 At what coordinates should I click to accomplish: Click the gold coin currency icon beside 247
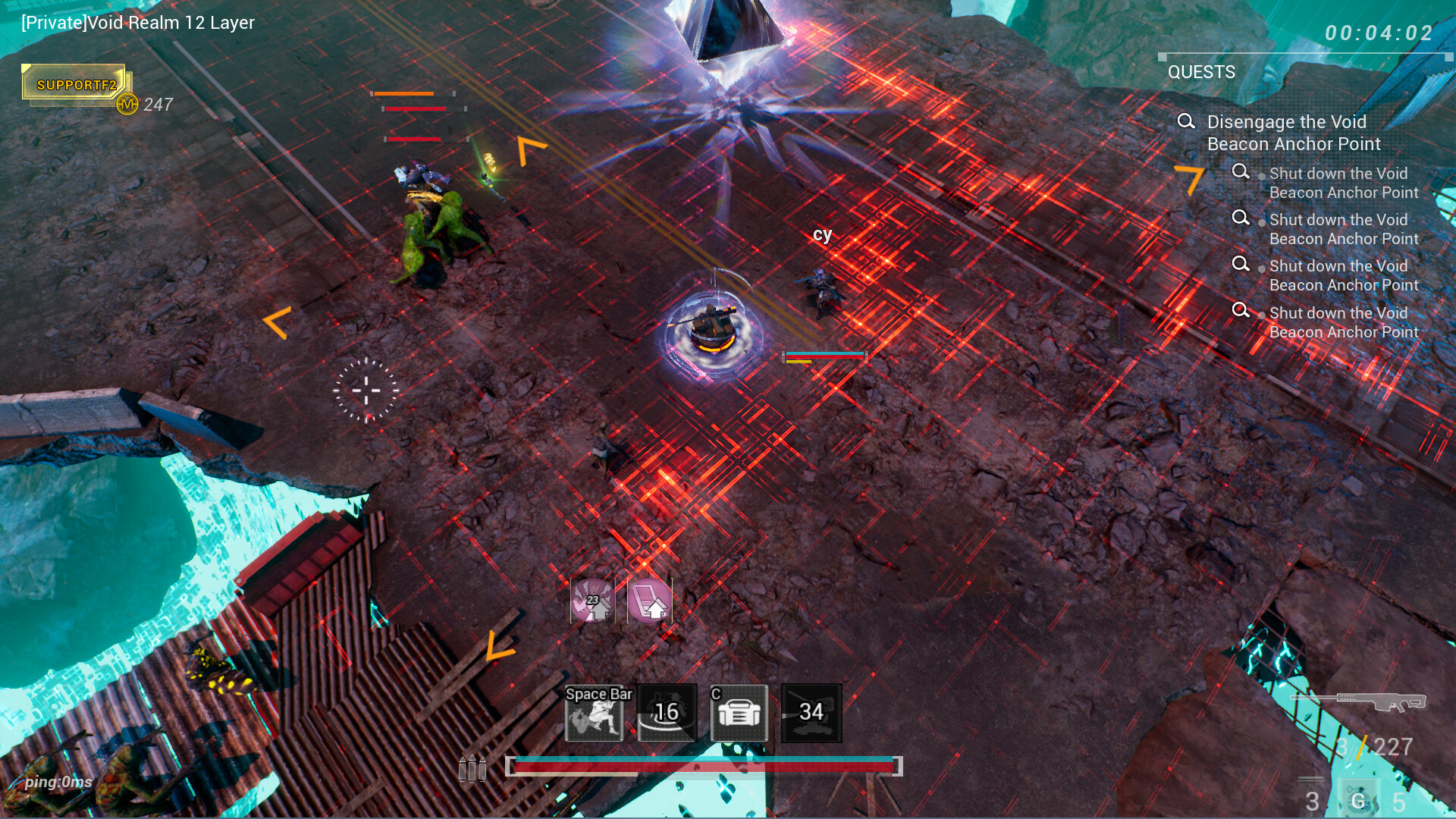click(127, 102)
